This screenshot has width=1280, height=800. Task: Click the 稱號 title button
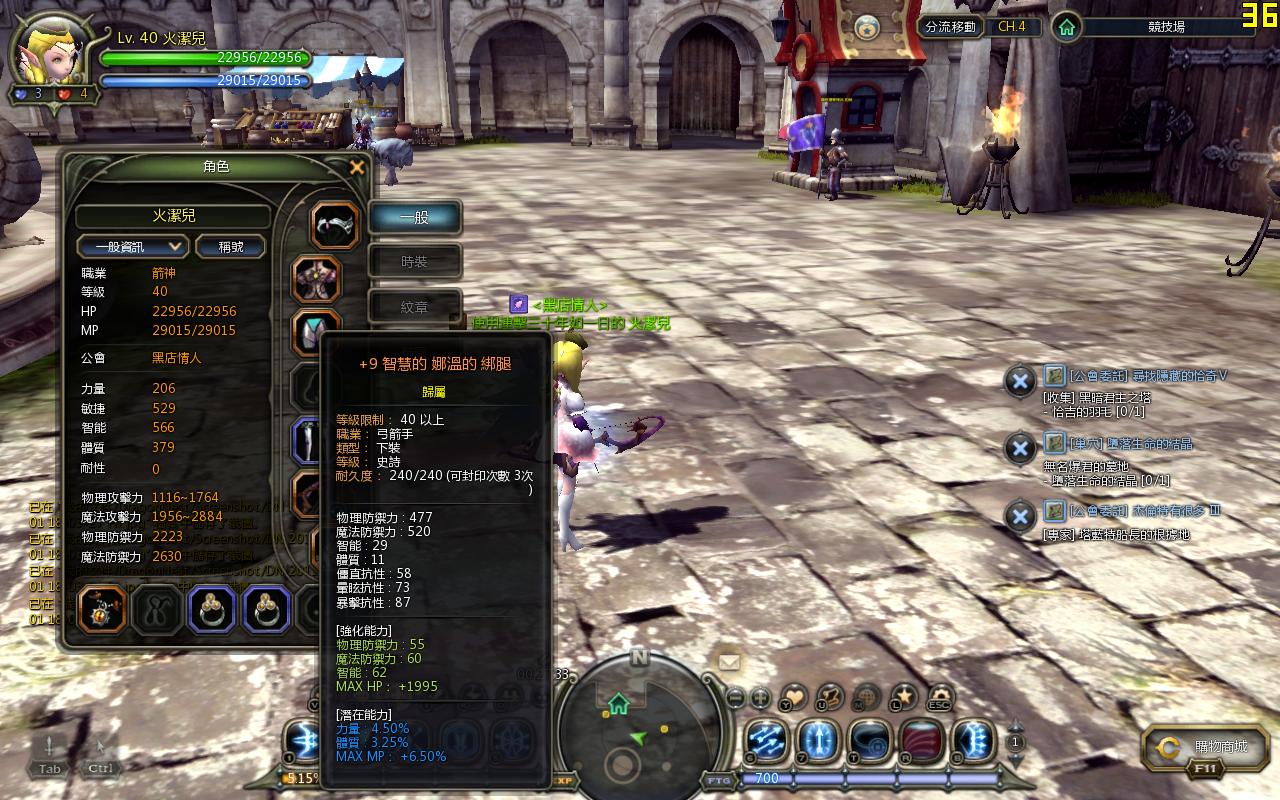click(x=230, y=246)
